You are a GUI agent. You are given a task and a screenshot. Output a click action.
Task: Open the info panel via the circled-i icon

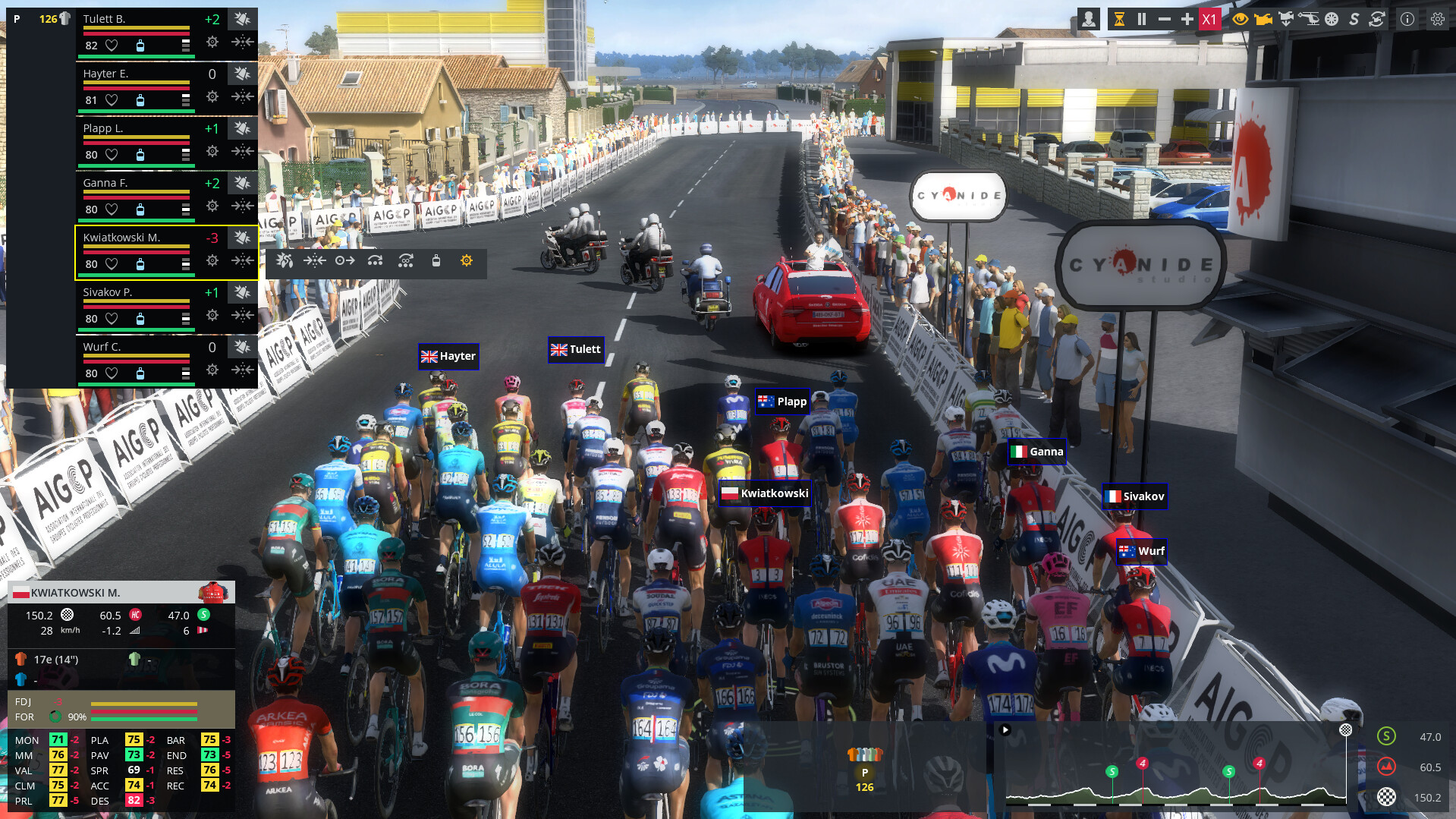(x=1406, y=18)
